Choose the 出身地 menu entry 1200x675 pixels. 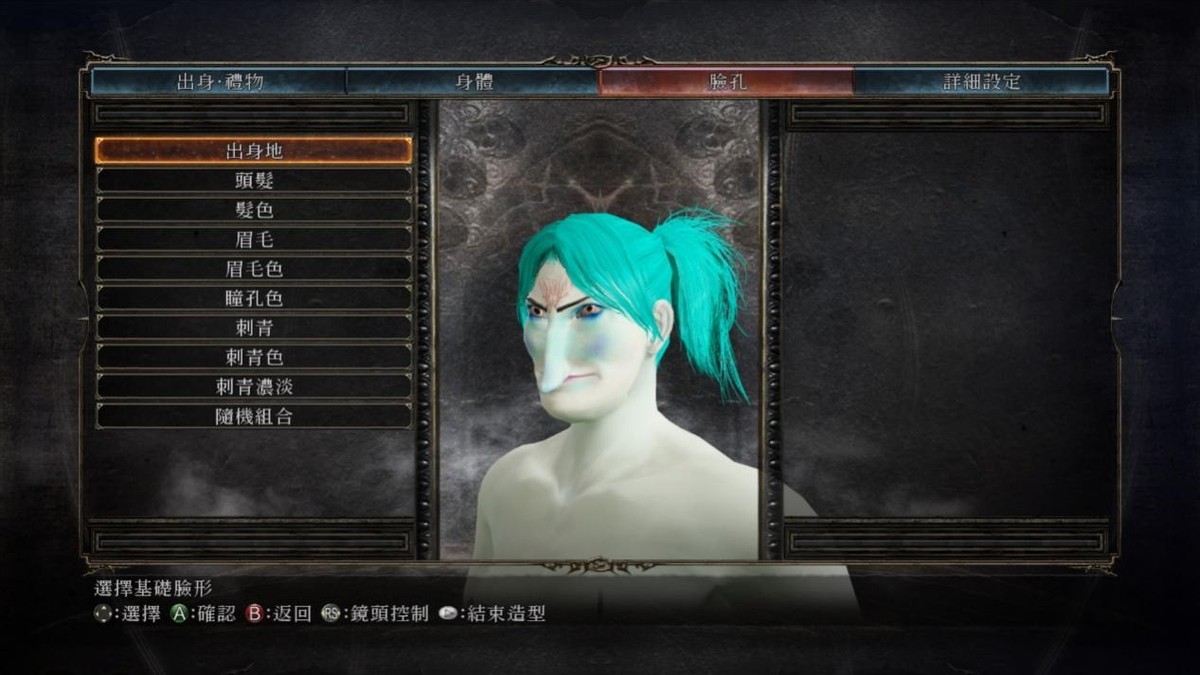click(254, 151)
